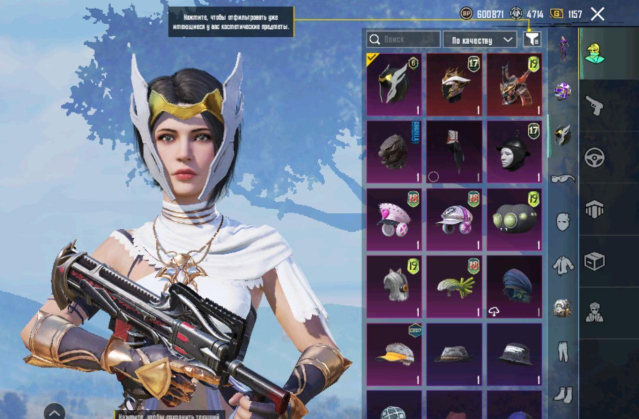The height and width of the screenshot is (419, 639).
Task: Select the pink frilly headphone helmet
Action: coord(394,218)
